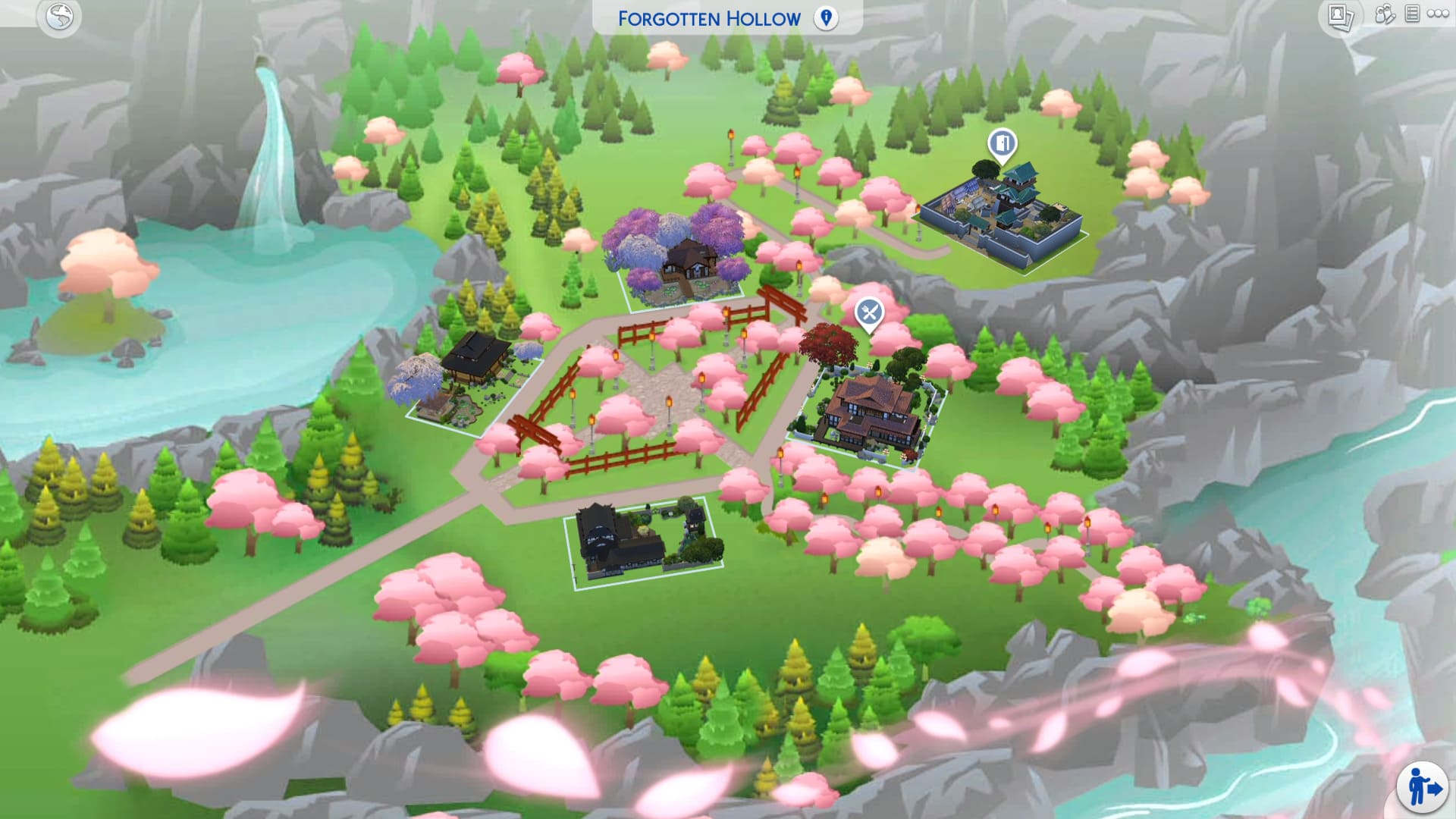This screenshot has height=819, width=1456.
Task: Click the blue walking-Sim arrow button
Action: click(1423, 786)
